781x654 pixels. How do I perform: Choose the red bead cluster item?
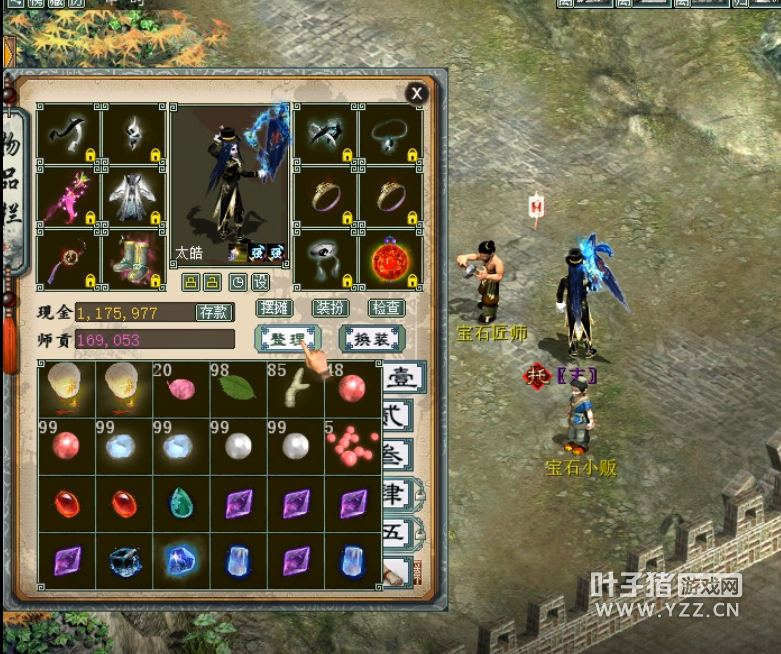click(352, 447)
